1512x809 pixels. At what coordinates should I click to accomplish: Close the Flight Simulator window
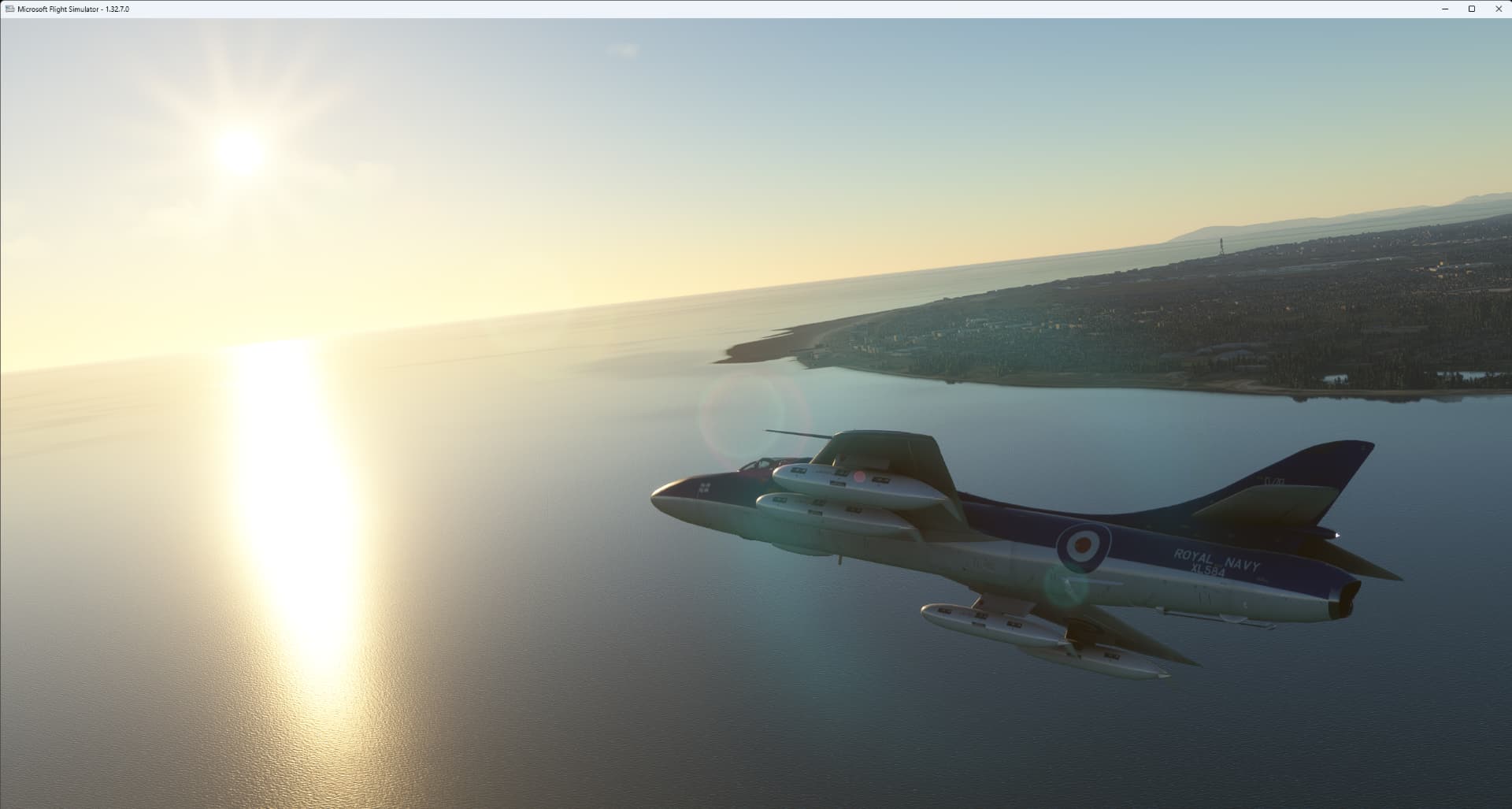click(1499, 9)
